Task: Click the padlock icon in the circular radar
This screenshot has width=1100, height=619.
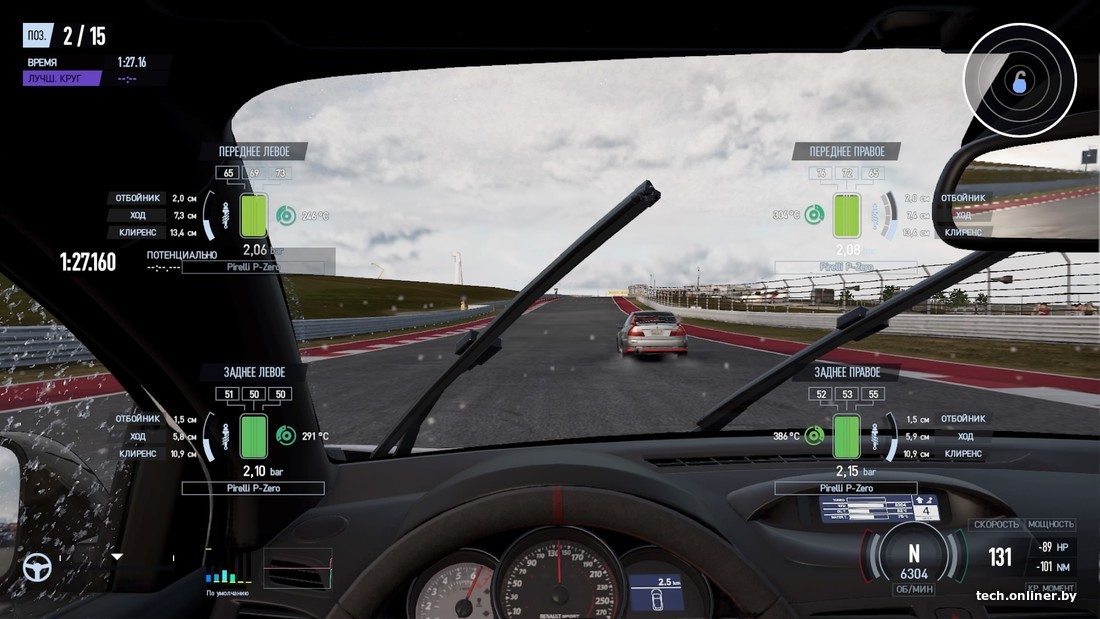Action: (1019, 81)
